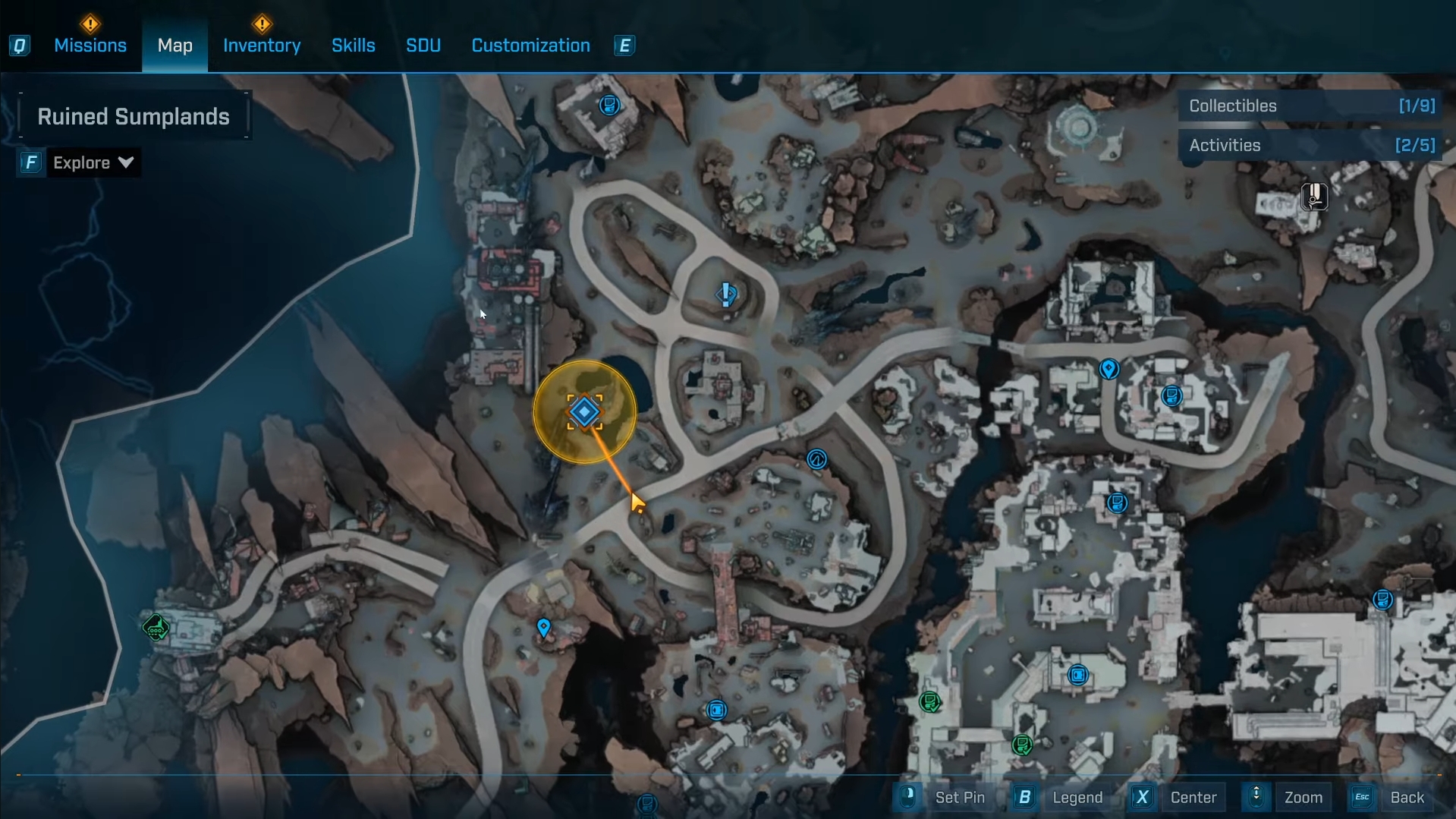The image size is (1456, 819).
Task: Expand the Explore dropdown
Action: (x=93, y=162)
